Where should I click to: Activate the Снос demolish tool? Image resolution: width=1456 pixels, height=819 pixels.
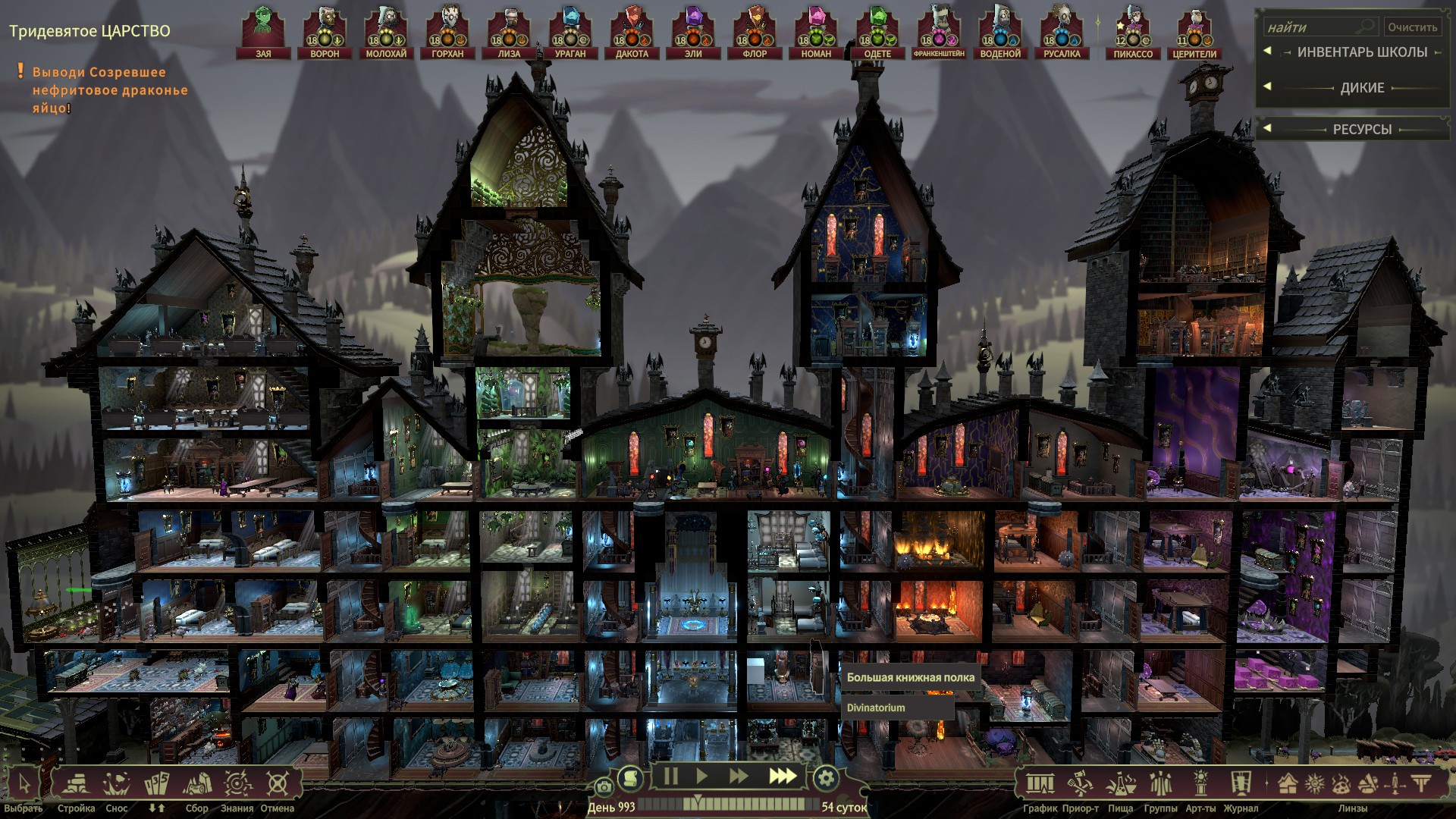coord(117,785)
